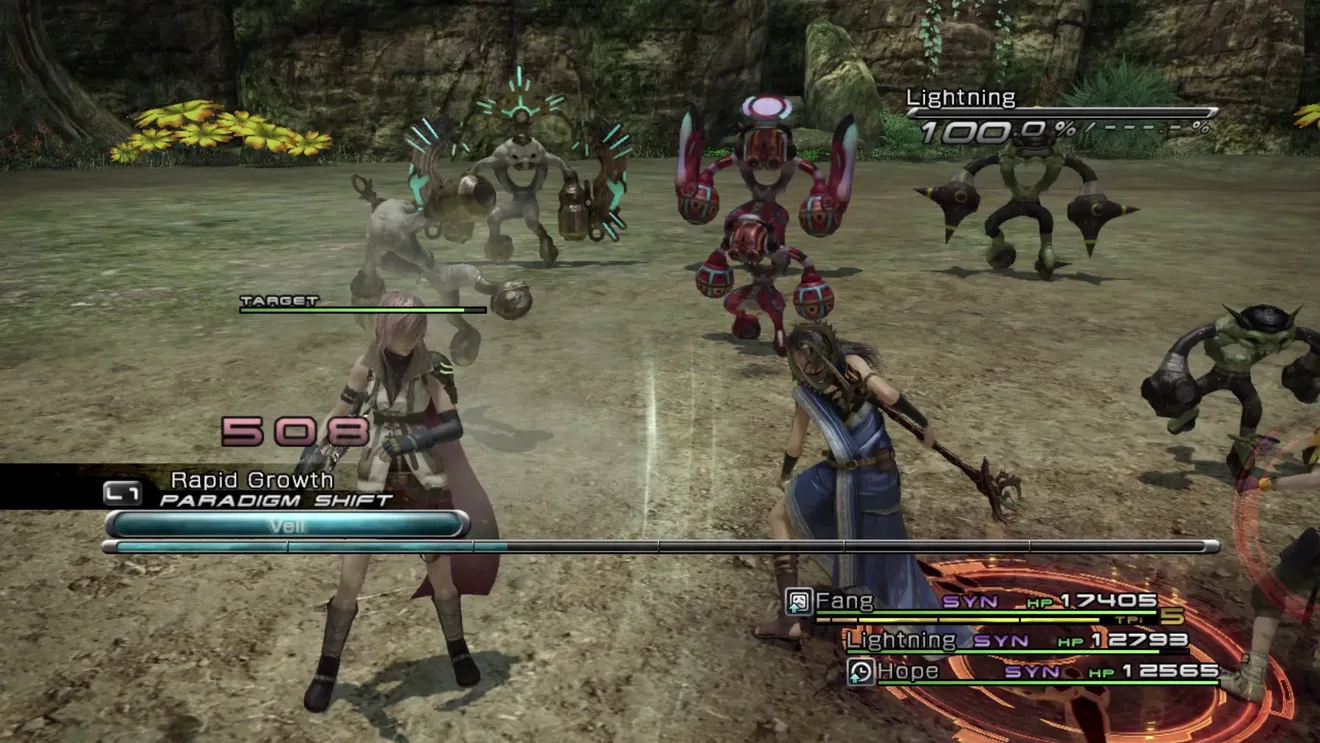Choose Lightning in the party list
Image resolution: width=1320 pixels, height=743 pixels.
click(x=901, y=639)
